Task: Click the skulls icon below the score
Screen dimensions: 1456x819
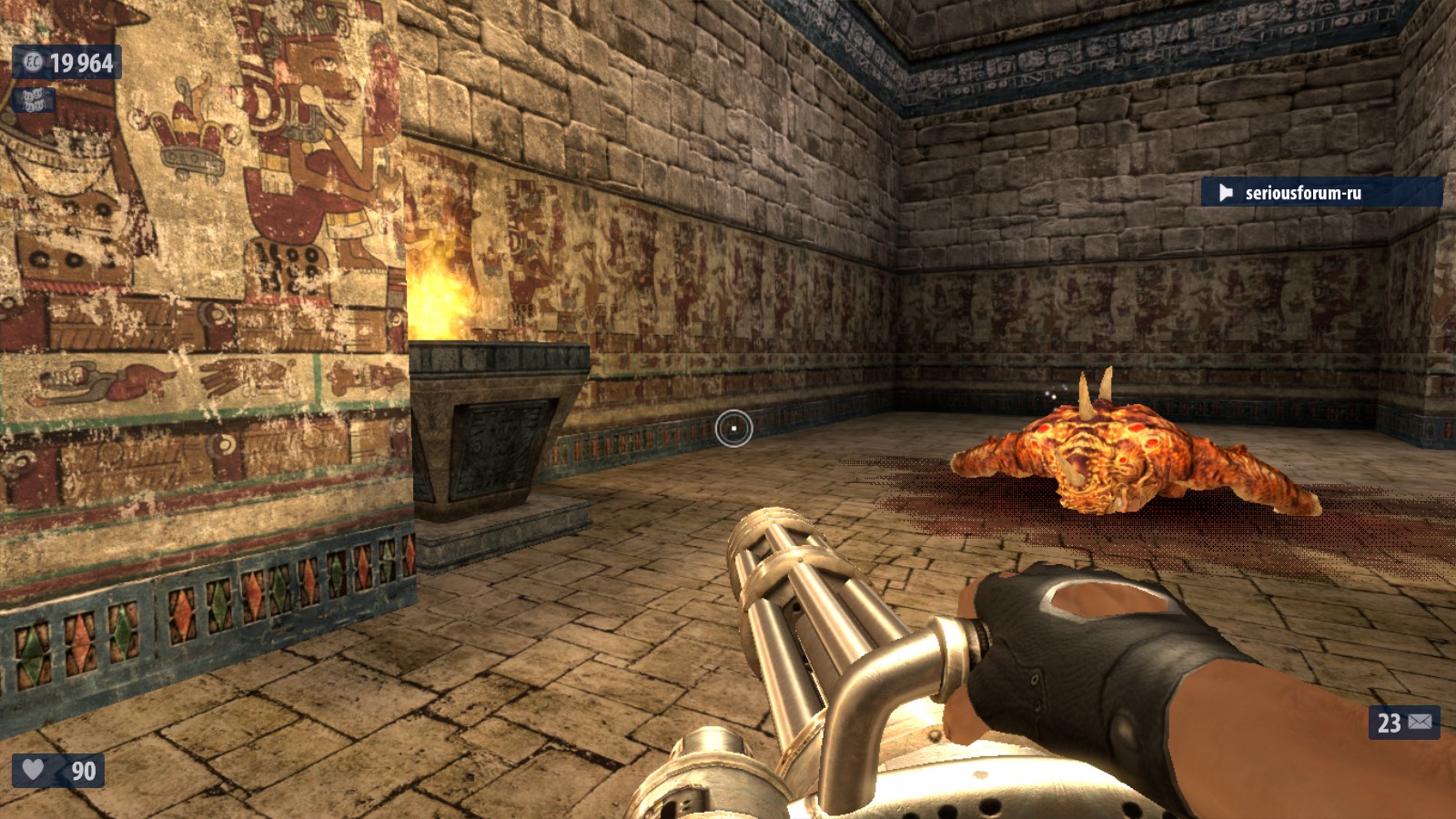Action: pyautogui.click(x=33, y=99)
